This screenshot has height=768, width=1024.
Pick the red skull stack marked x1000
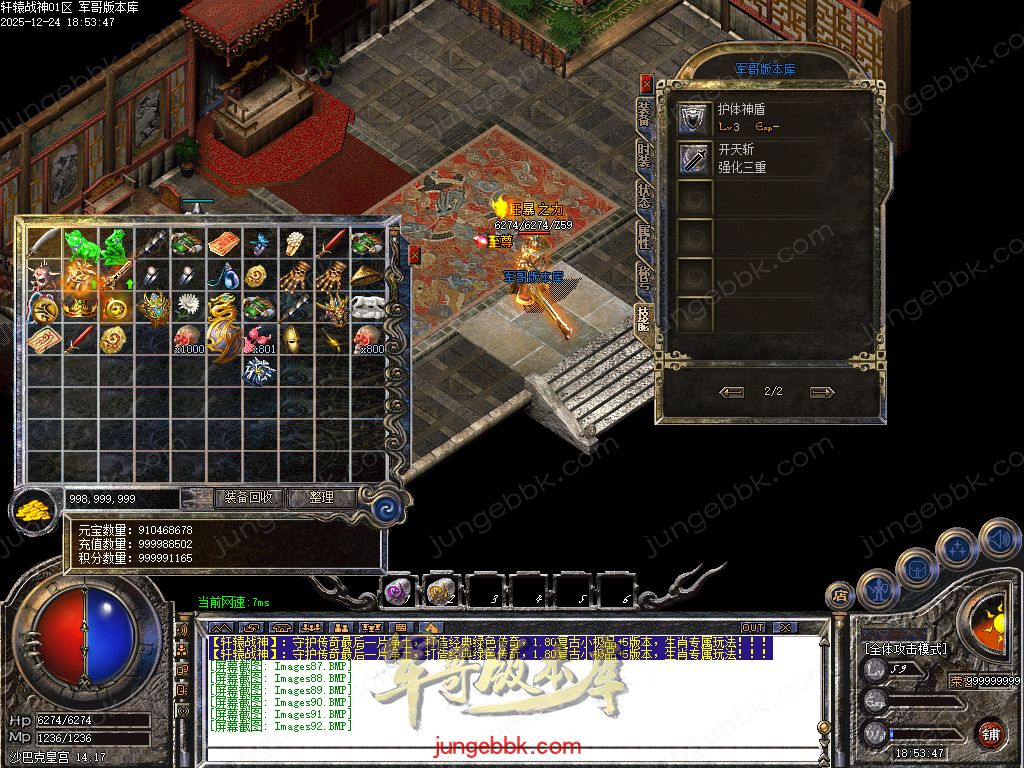coord(187,338)
